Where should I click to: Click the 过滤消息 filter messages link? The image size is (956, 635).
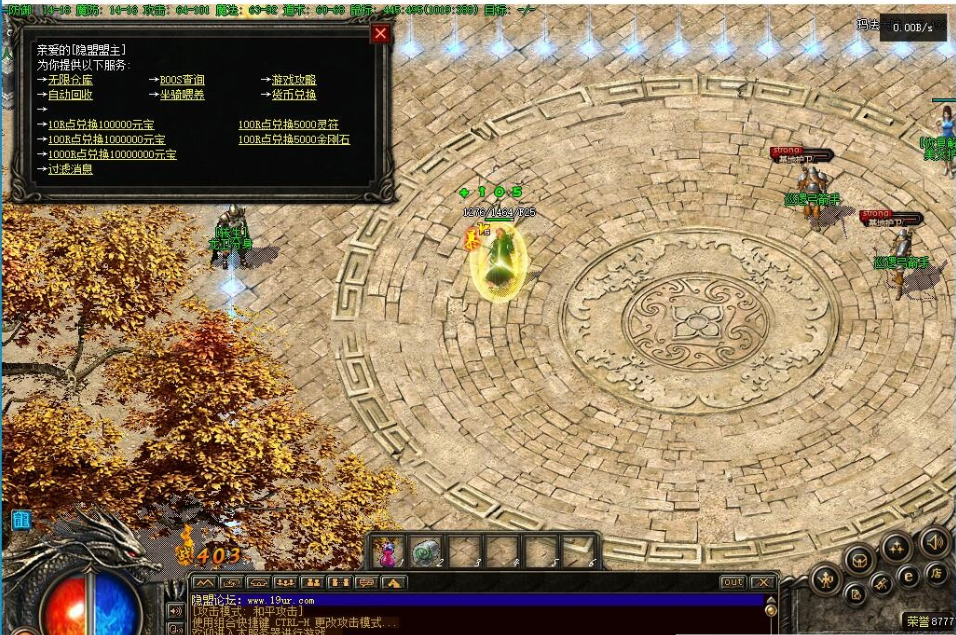(x=70, y=169)
